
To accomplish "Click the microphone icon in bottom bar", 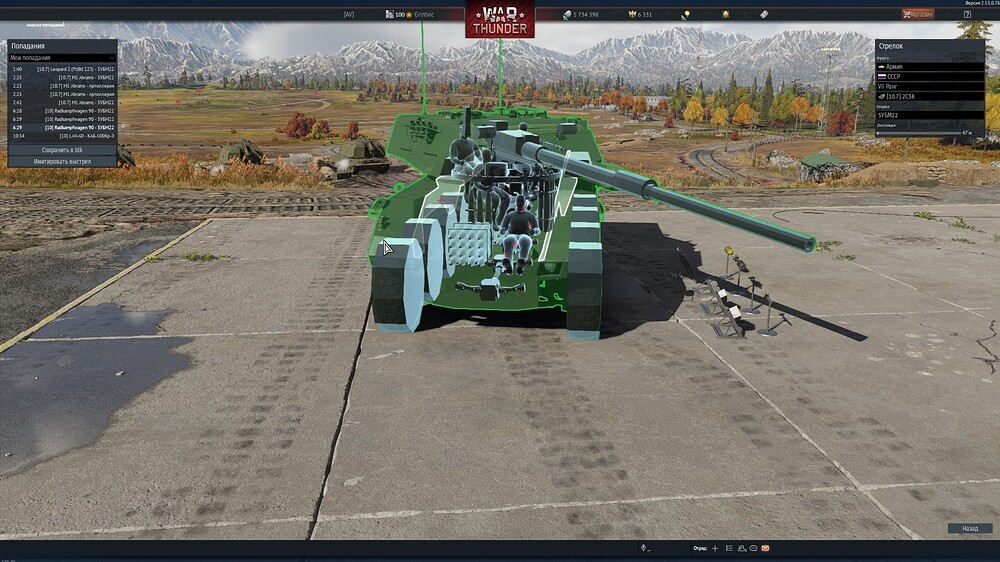I will pos(644,548).
